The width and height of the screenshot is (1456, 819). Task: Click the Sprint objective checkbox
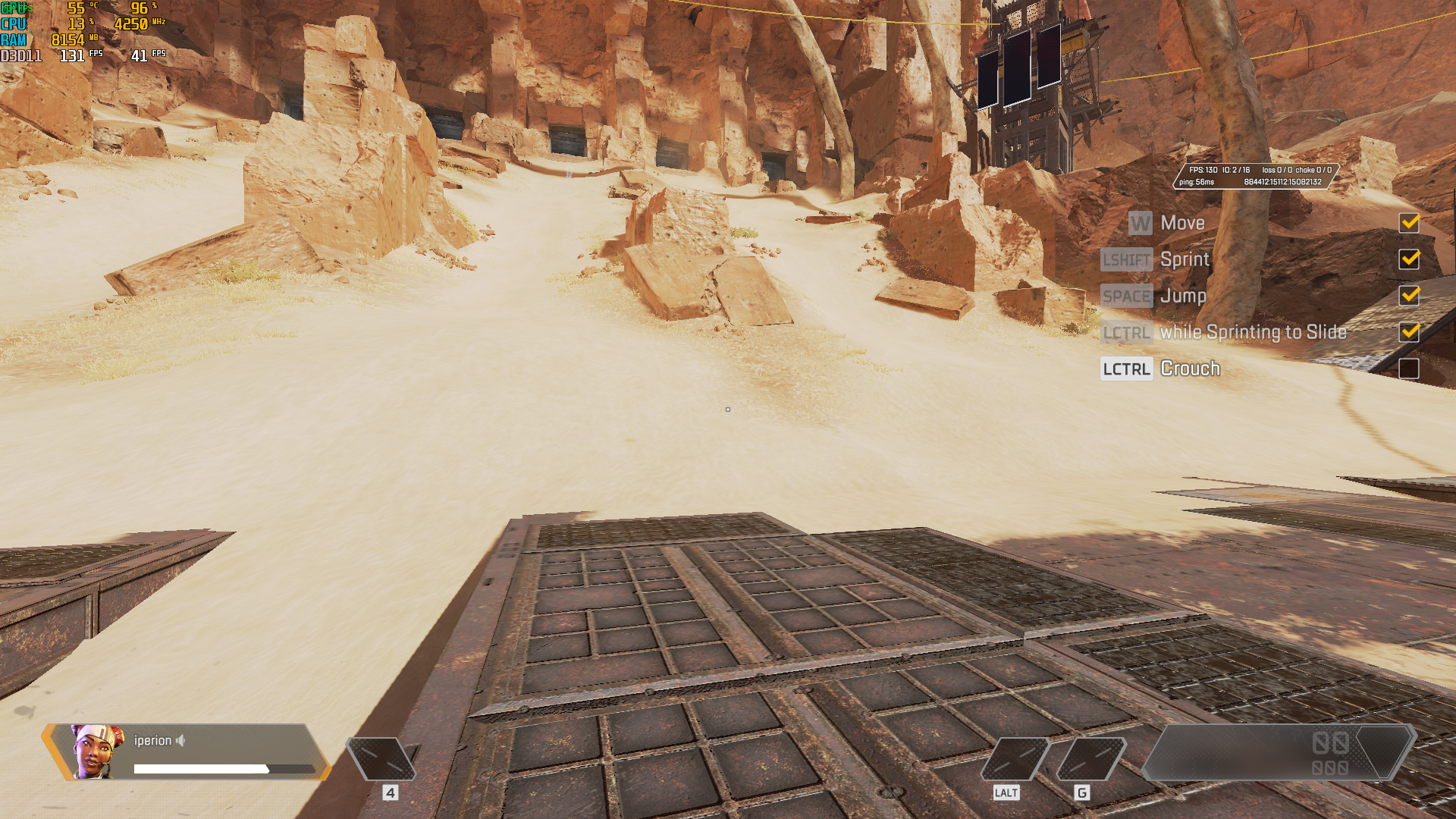(1409, 259)
